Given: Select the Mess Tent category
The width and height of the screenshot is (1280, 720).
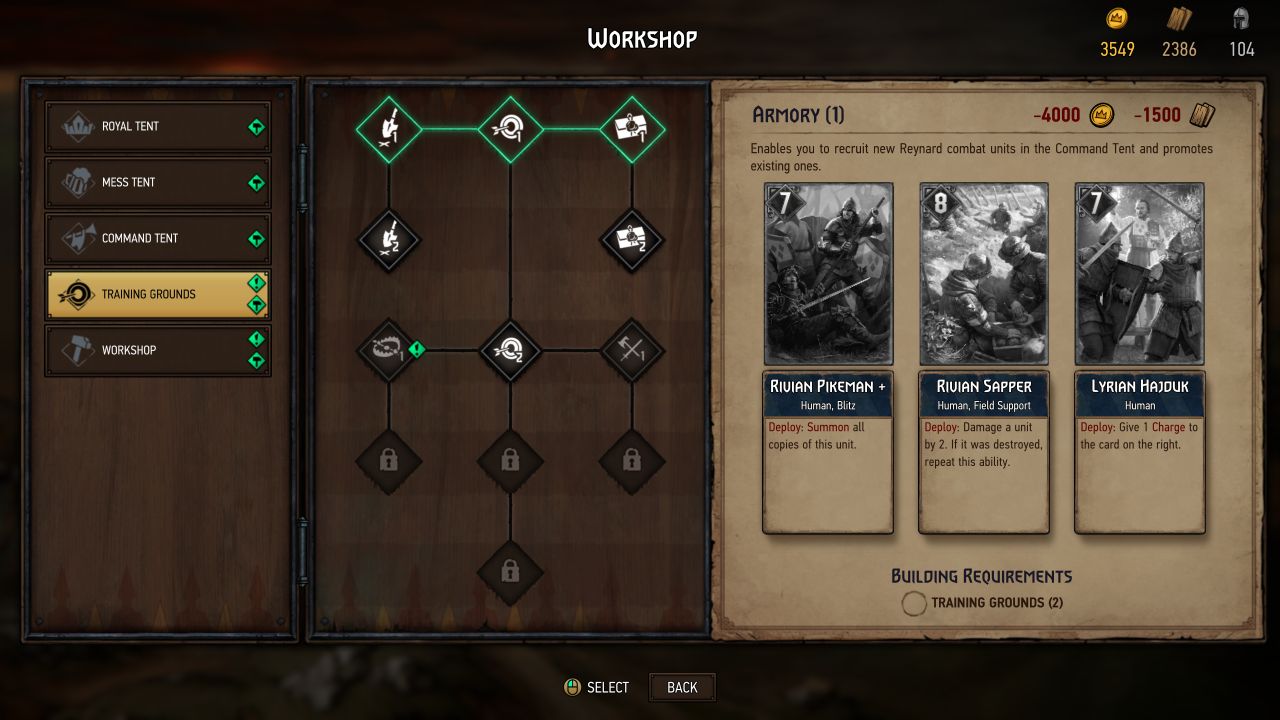Looking at the screenshot, I should (157, 183).
